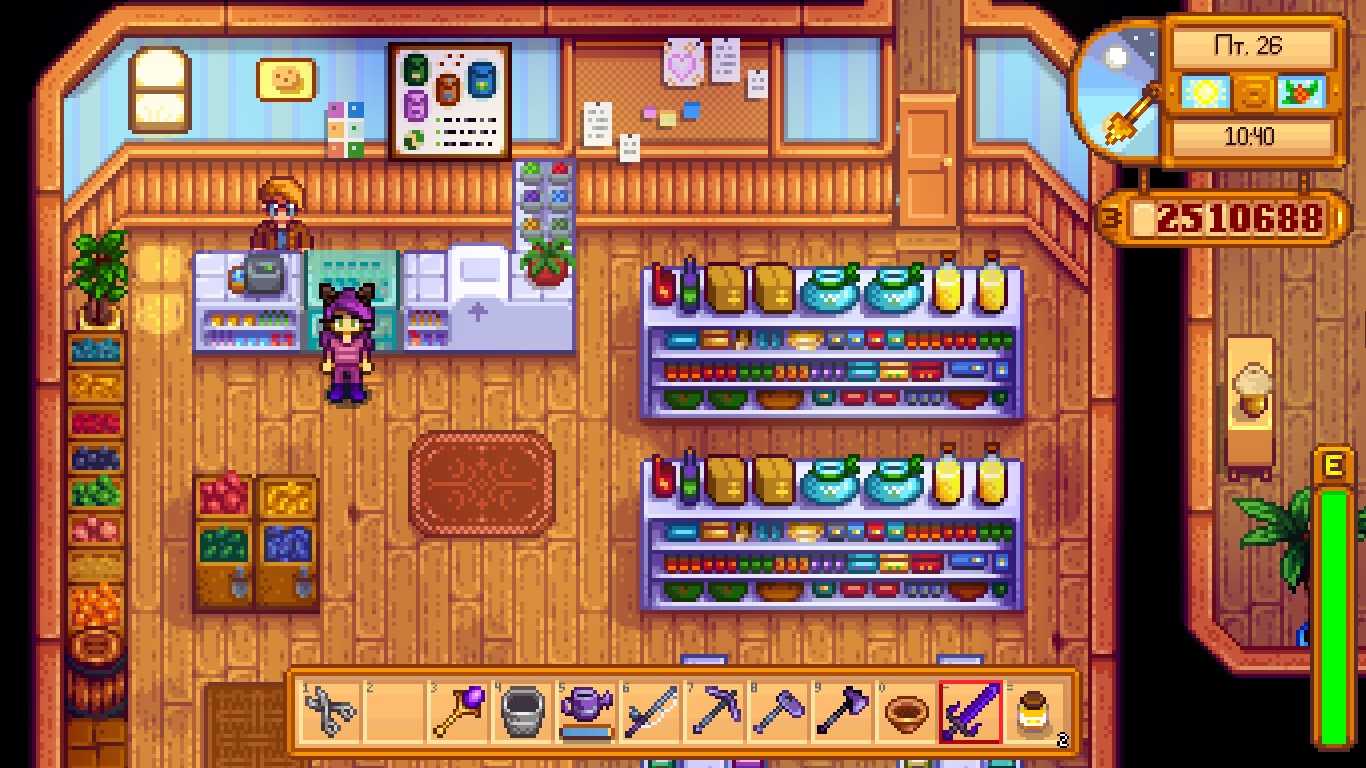Choose the hoe in the hotbar

coord(778,713)
